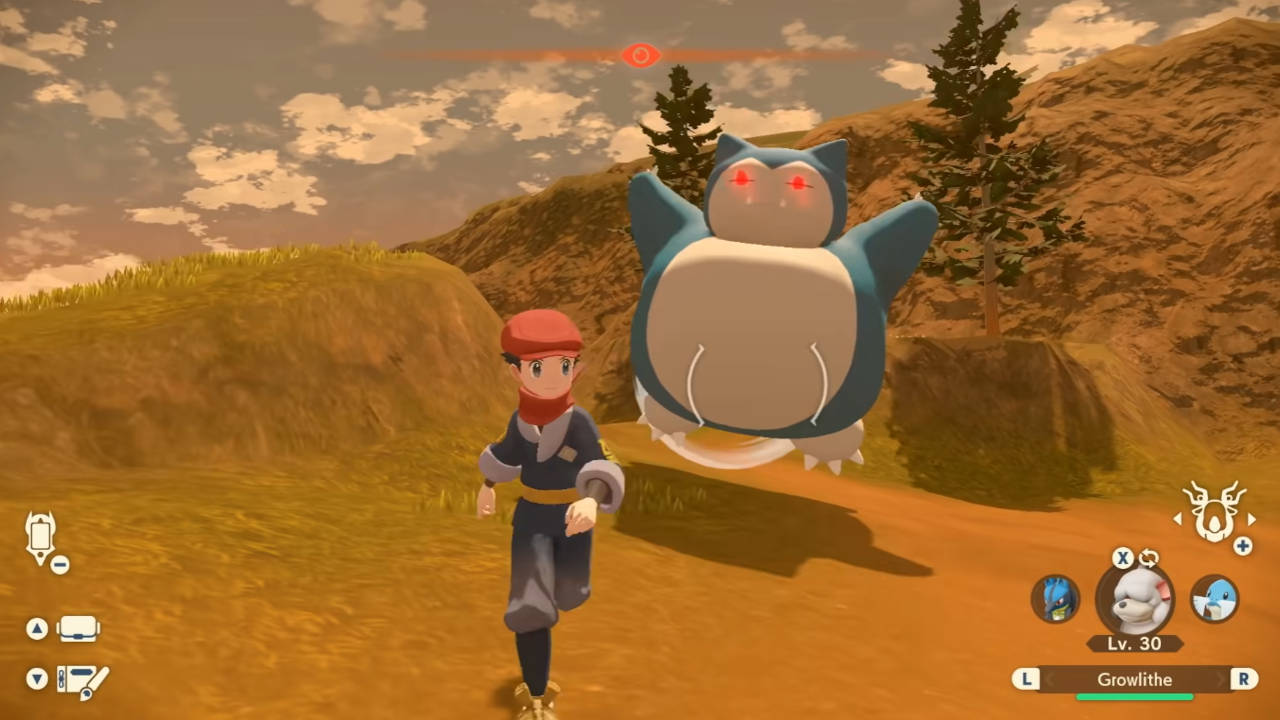
Task: Click the up arrow beside the satchel
Action: point(36,628)
